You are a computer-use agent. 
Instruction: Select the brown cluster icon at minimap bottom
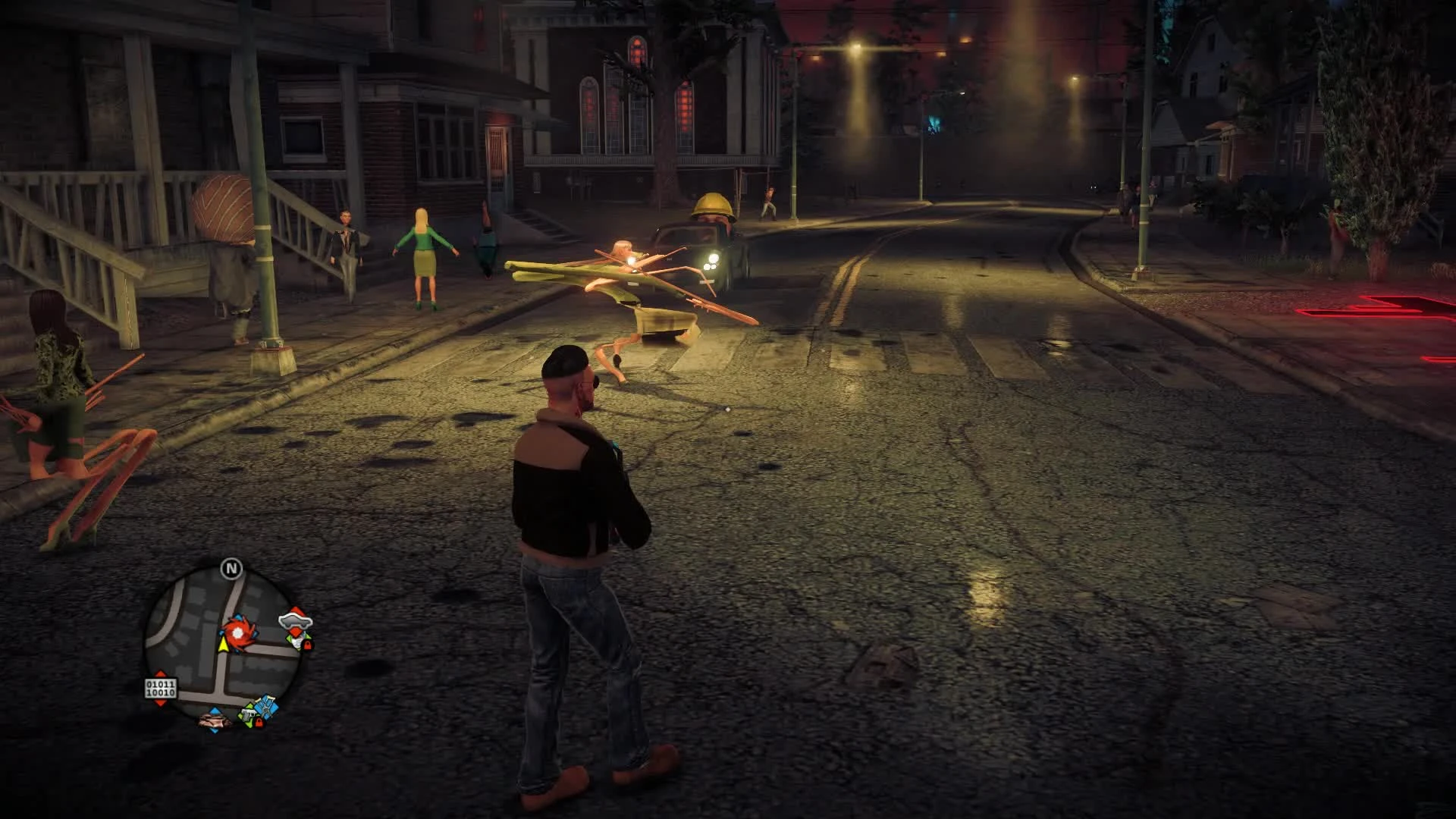[215, 720]
